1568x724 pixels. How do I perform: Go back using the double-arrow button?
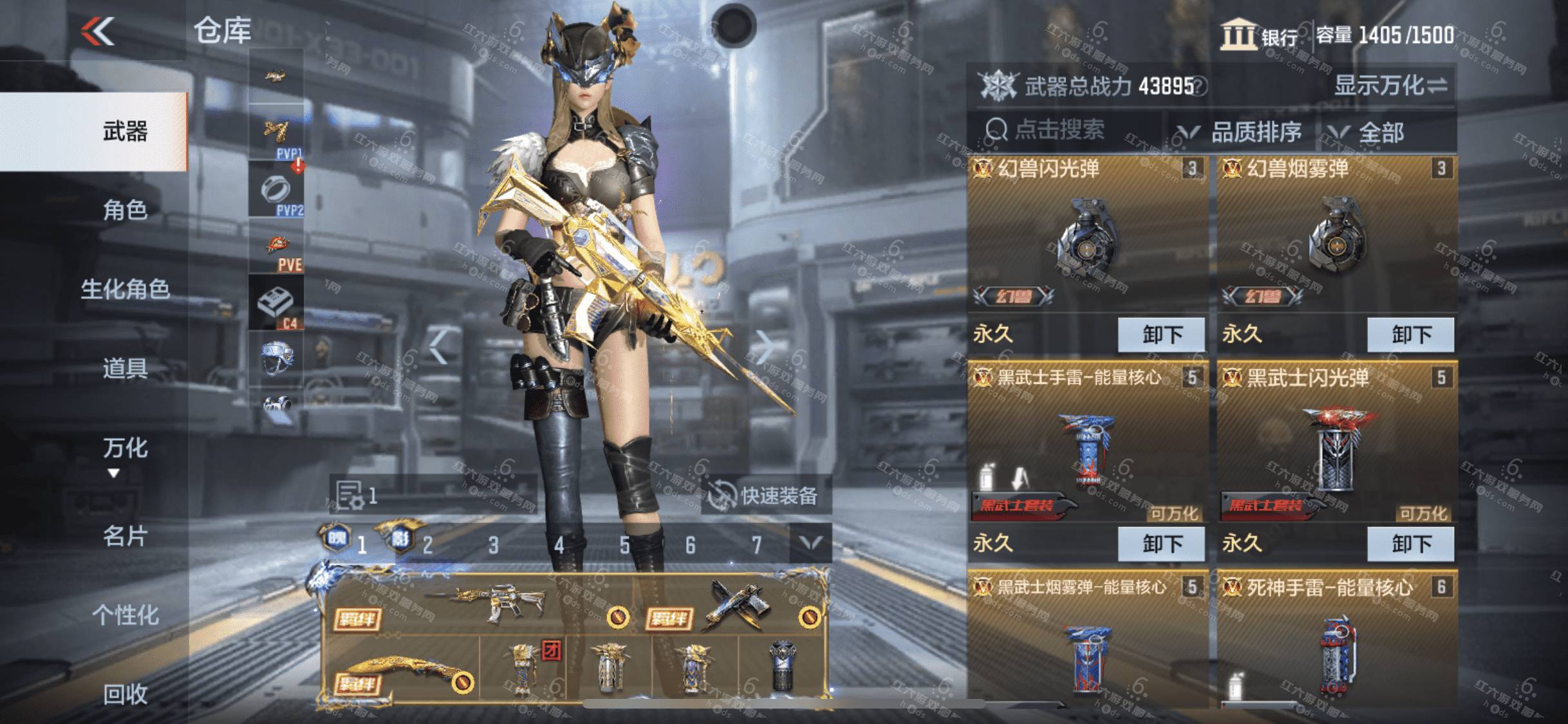point(98,31)
